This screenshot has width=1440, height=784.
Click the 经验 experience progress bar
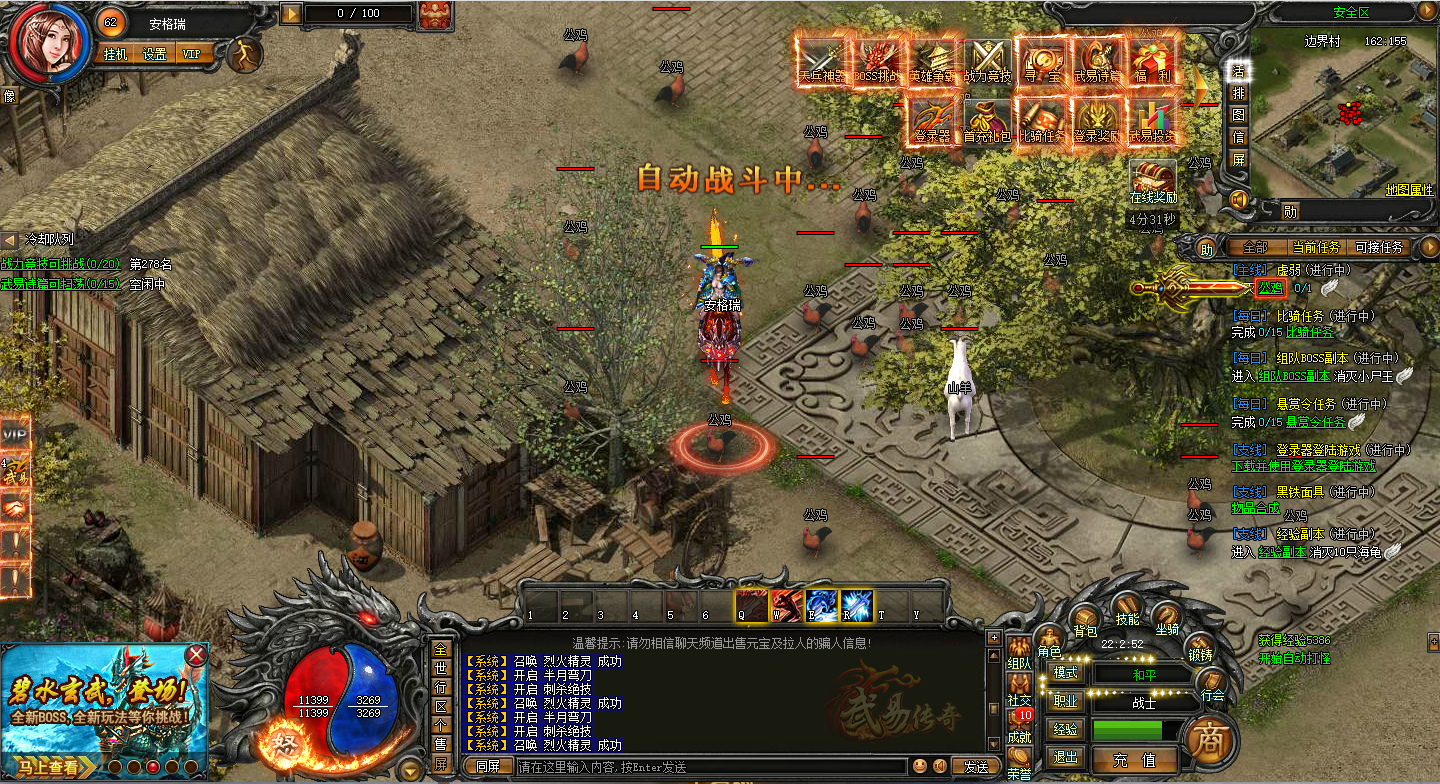coord(1131,730)
